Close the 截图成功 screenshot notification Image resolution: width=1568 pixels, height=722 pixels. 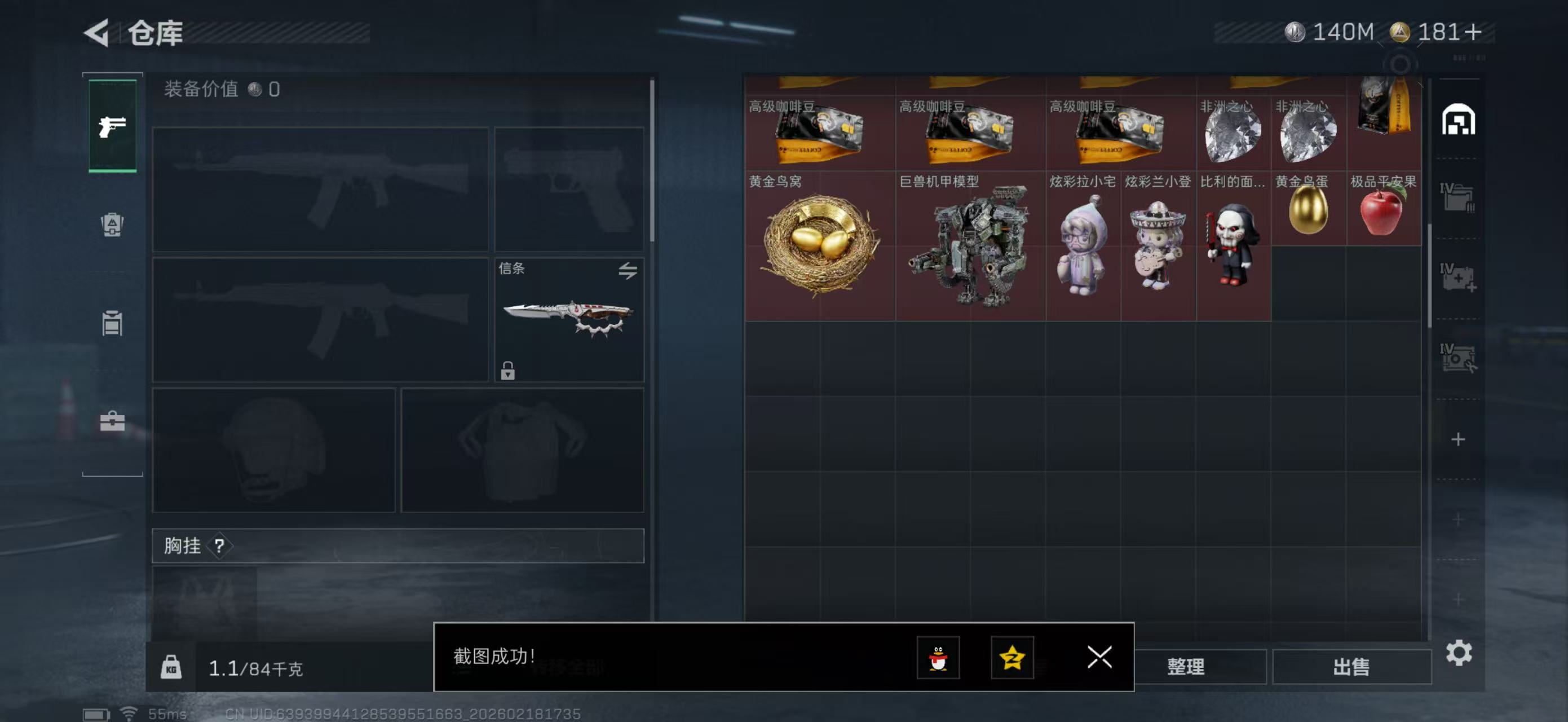(1099, 658)
